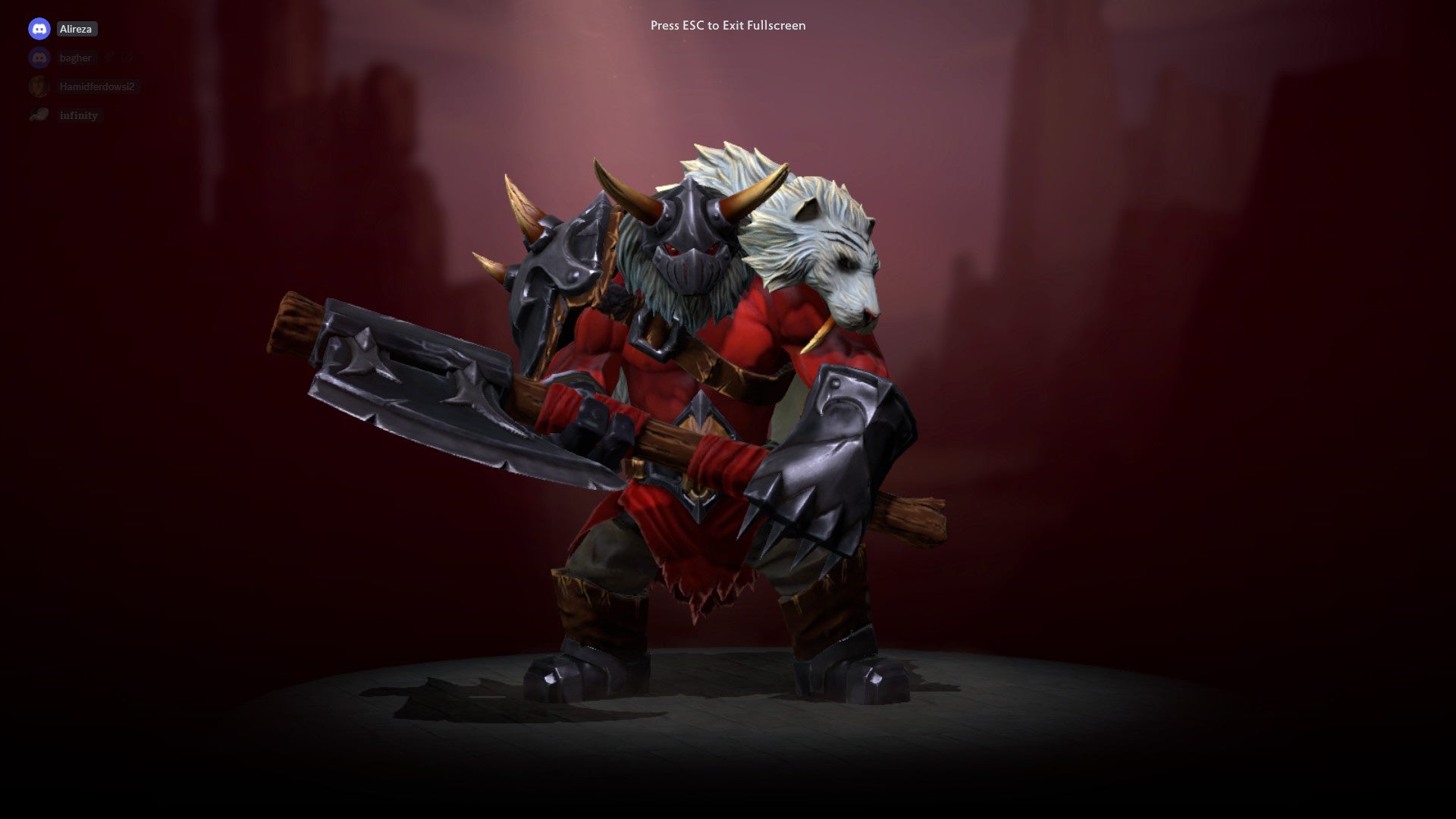This screenshot has width=1456, height=819.
Task: Click the horned metal helmet mask
Action: 690,250
